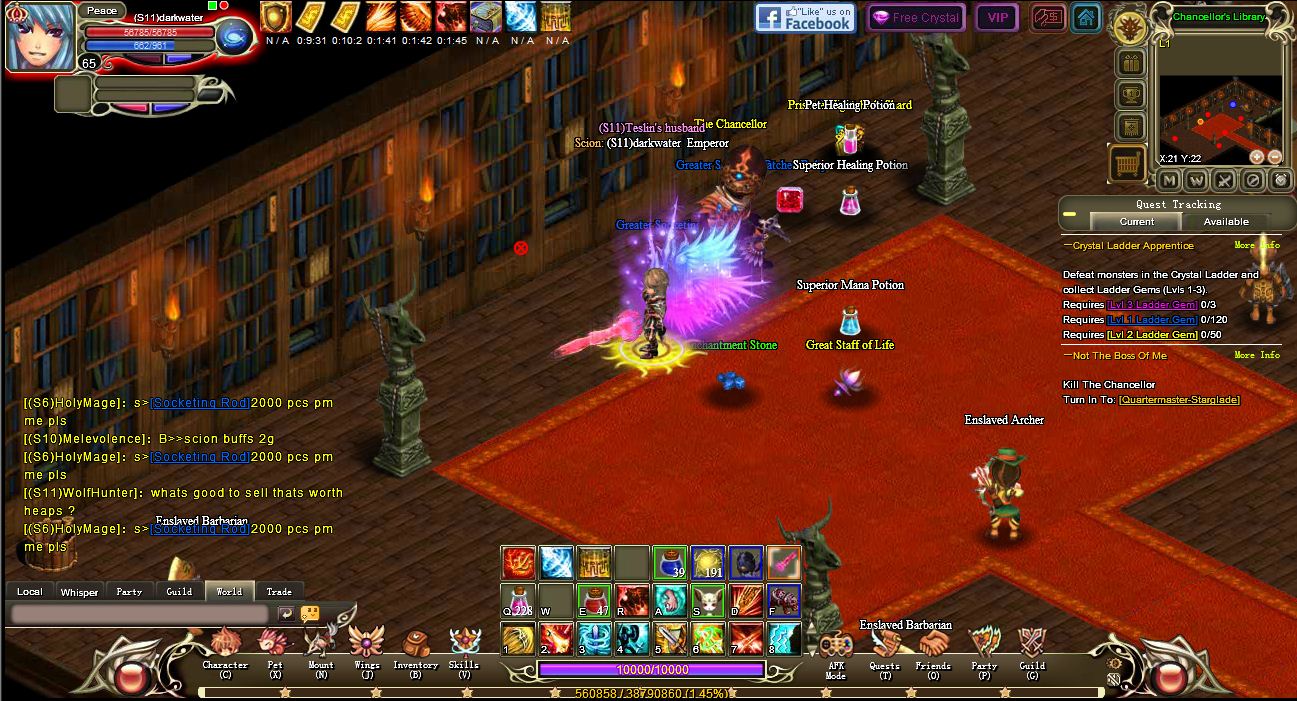Open the Wings menu
This screenshot has height=701, width=1297.
tap(367, 644)
